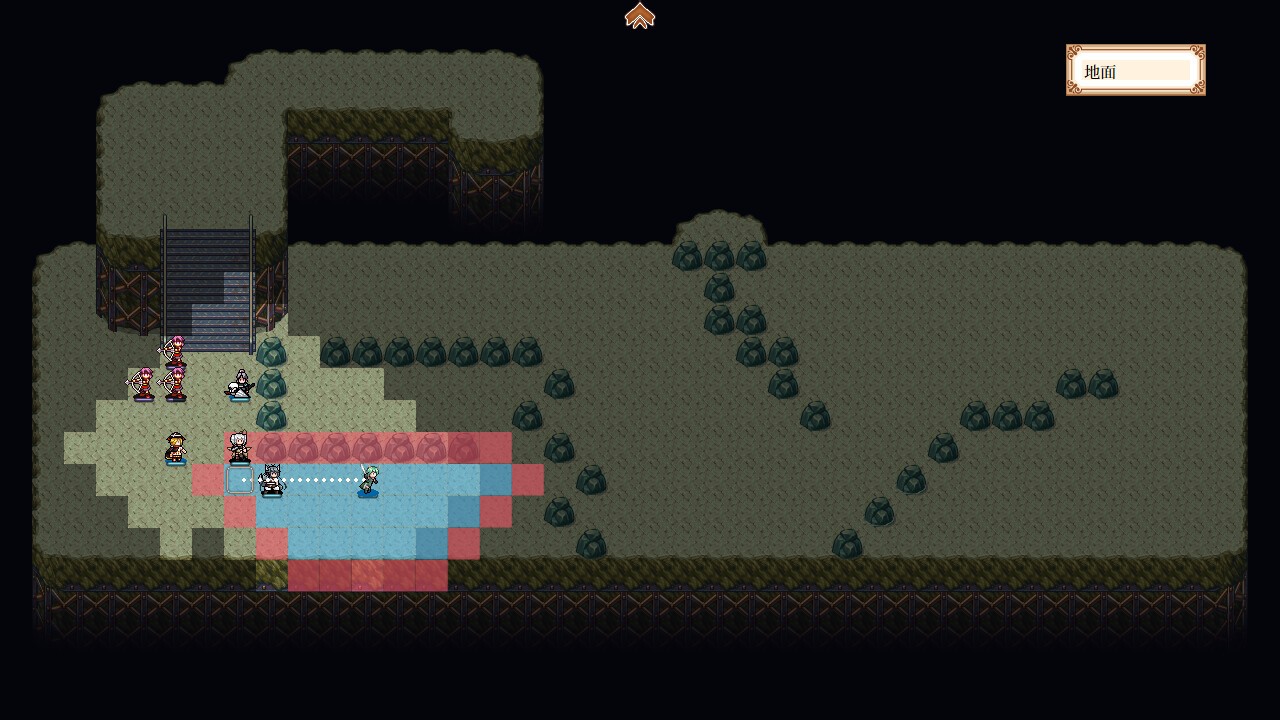This screenshot has width=1280, height=720.
Task: Select the blonde hat-wearing unit
Action: tap(176, 448)
